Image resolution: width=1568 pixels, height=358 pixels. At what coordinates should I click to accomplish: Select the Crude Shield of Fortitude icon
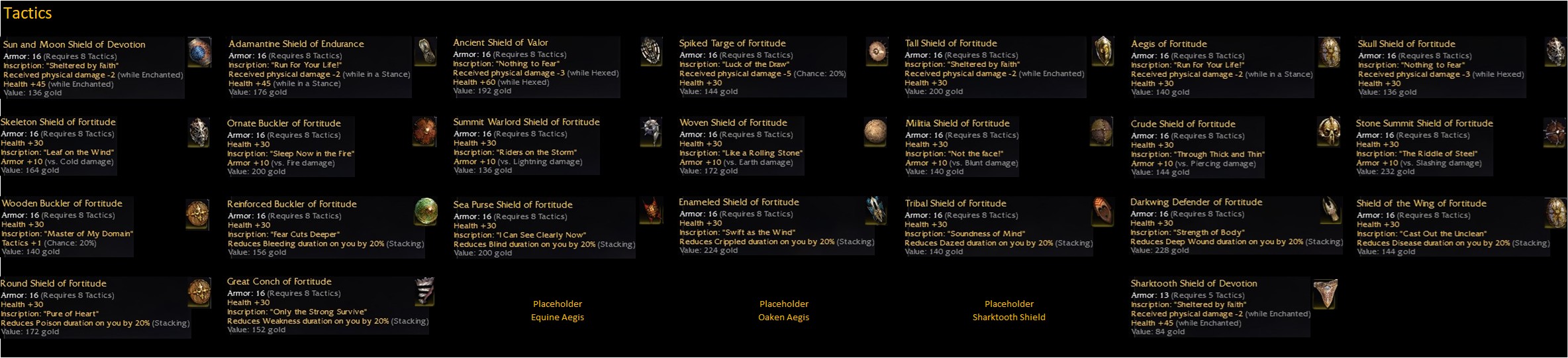(x=1328, y=132)
